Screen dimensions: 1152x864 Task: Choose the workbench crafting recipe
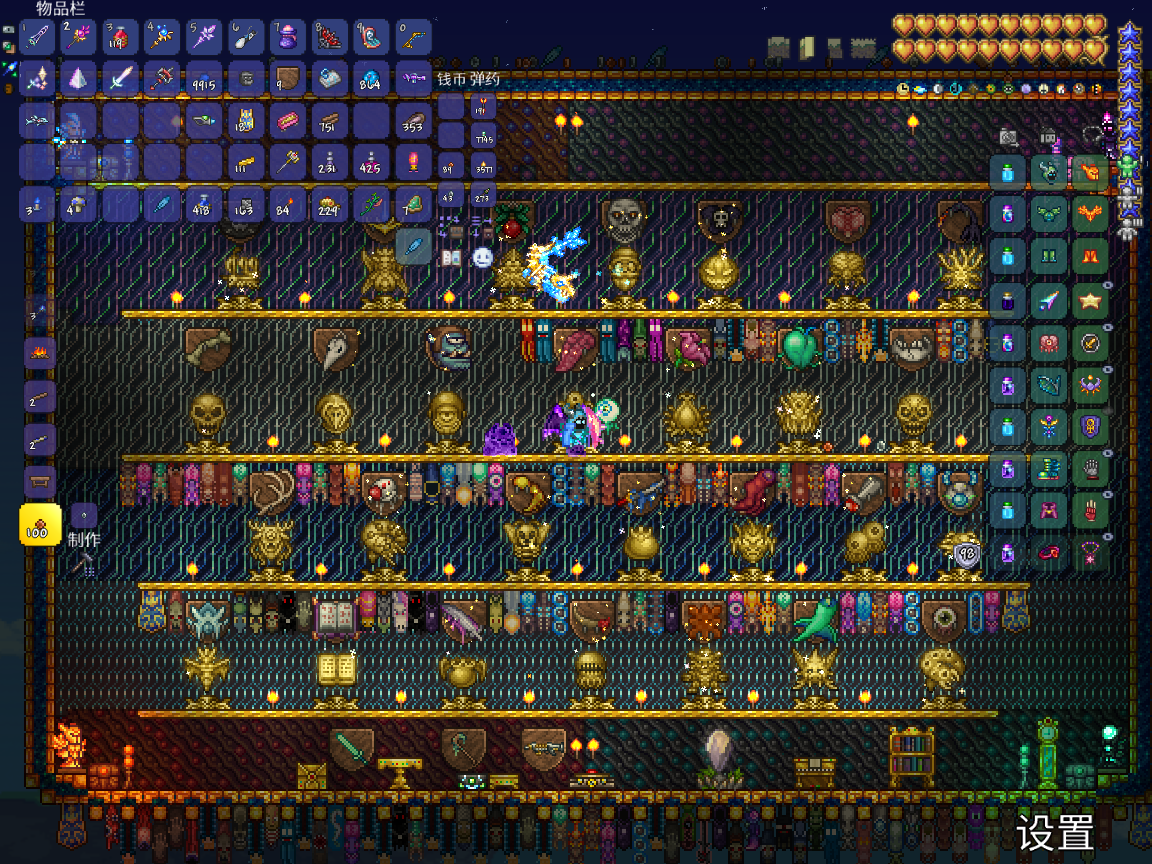coord(40,481)
